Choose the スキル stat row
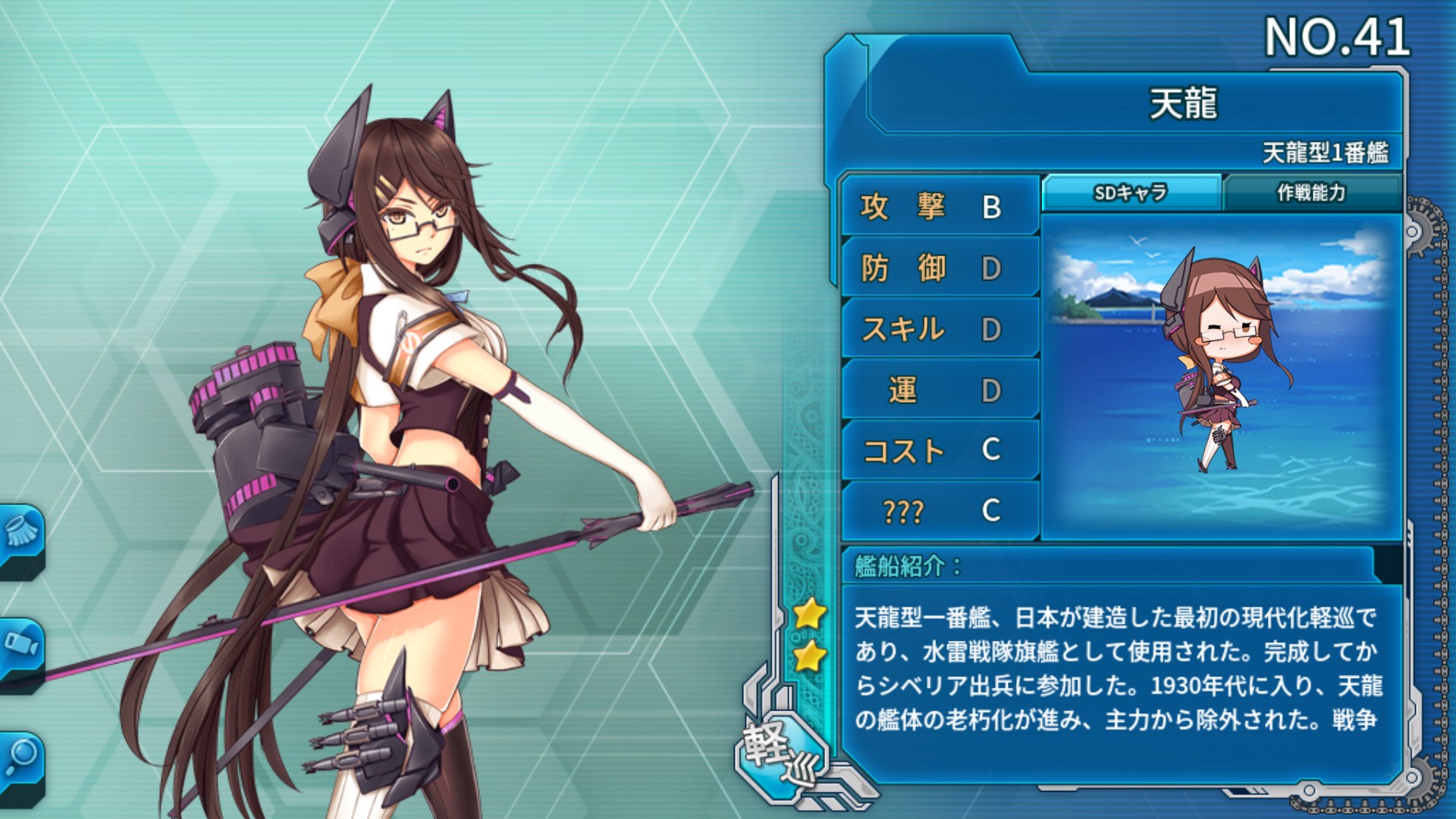Viewport: 1456px width, 819px height. (x=939, y=329)
